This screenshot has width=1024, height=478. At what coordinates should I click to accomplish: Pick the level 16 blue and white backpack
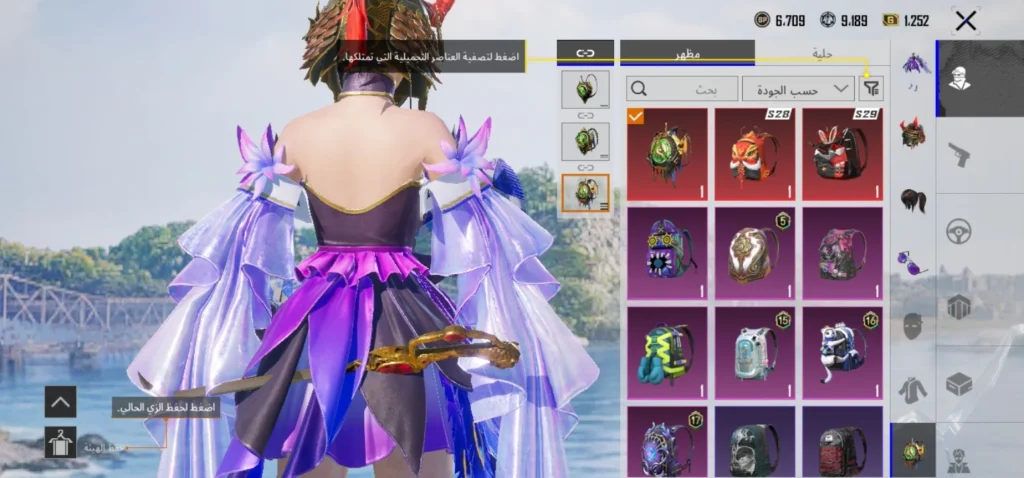click(842, 351)
